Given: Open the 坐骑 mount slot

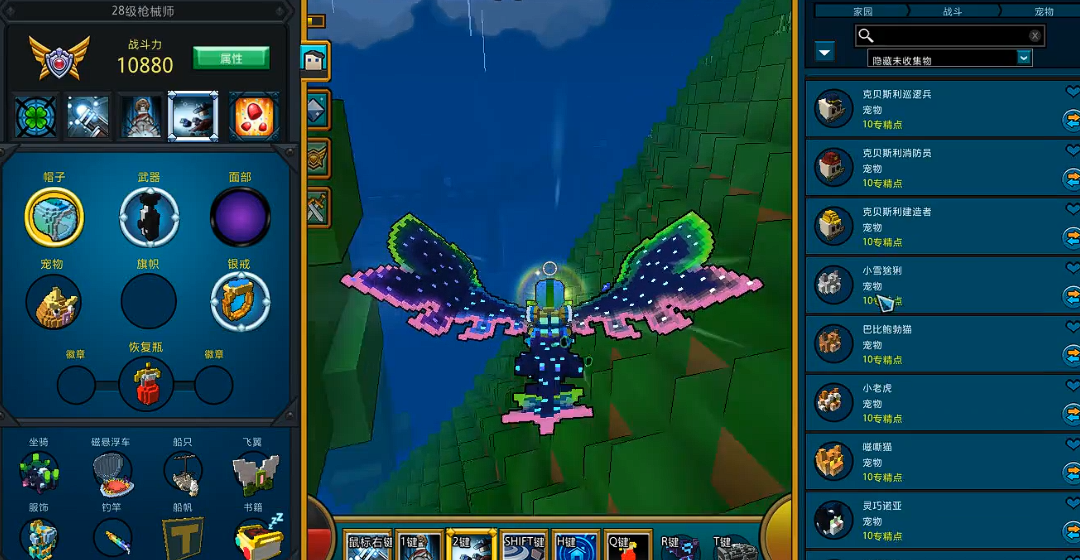Looking at the screenshot, I should 39,473.
